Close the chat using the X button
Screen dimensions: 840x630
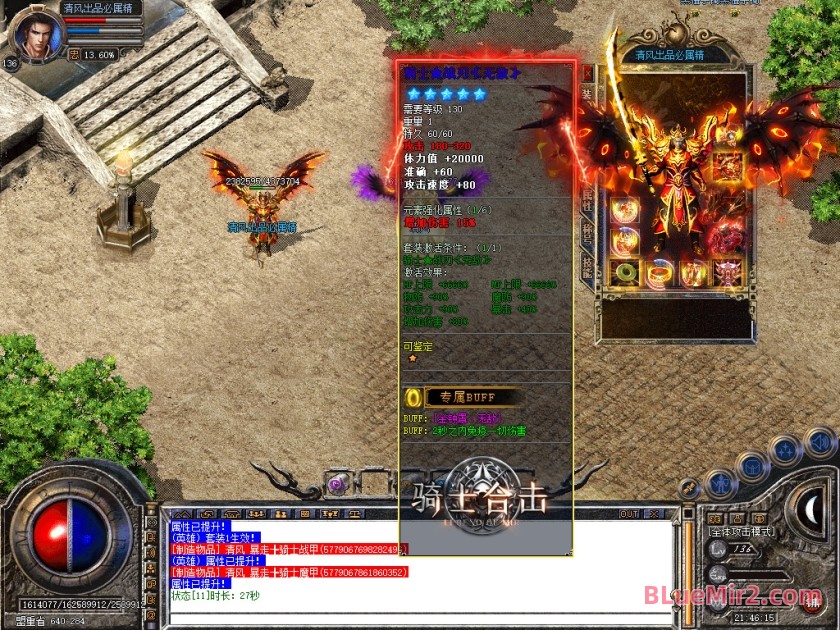click(655, 514)
